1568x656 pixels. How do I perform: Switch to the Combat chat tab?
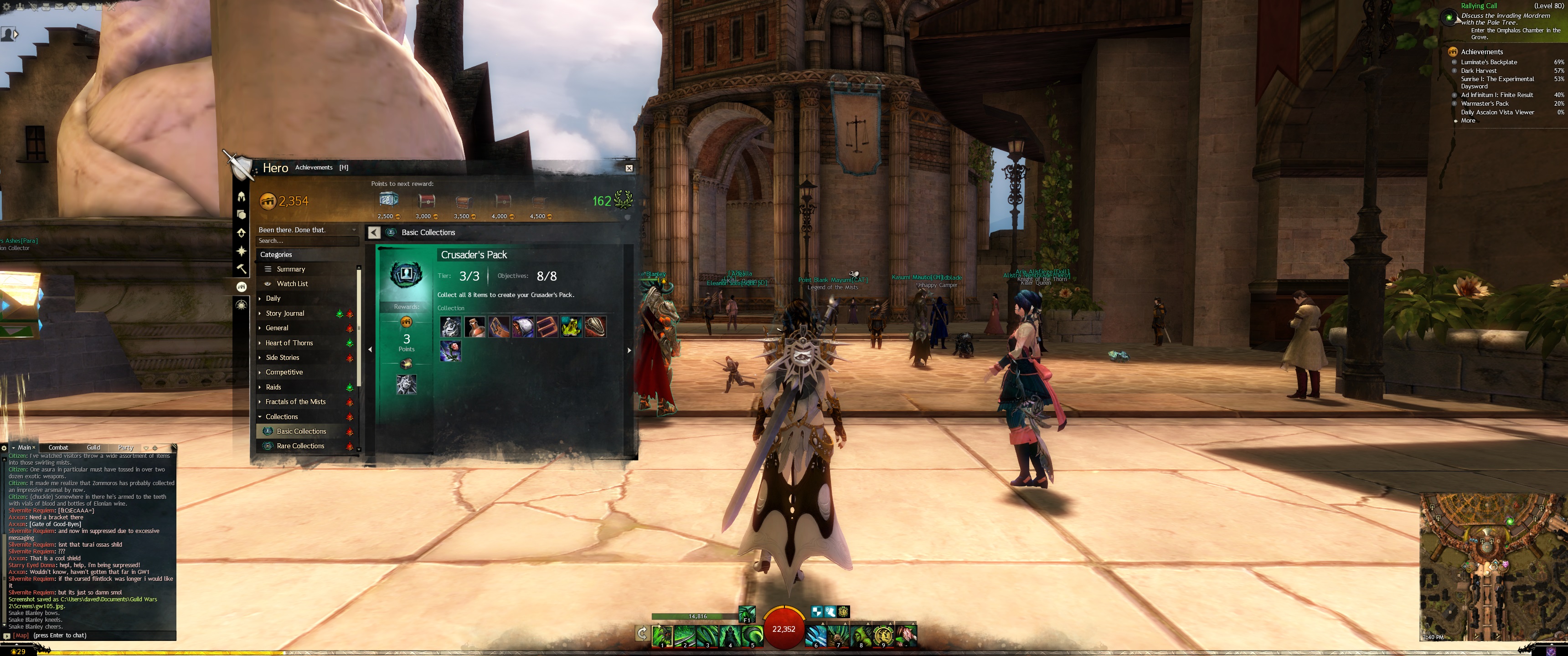click(x=58, y=447)
